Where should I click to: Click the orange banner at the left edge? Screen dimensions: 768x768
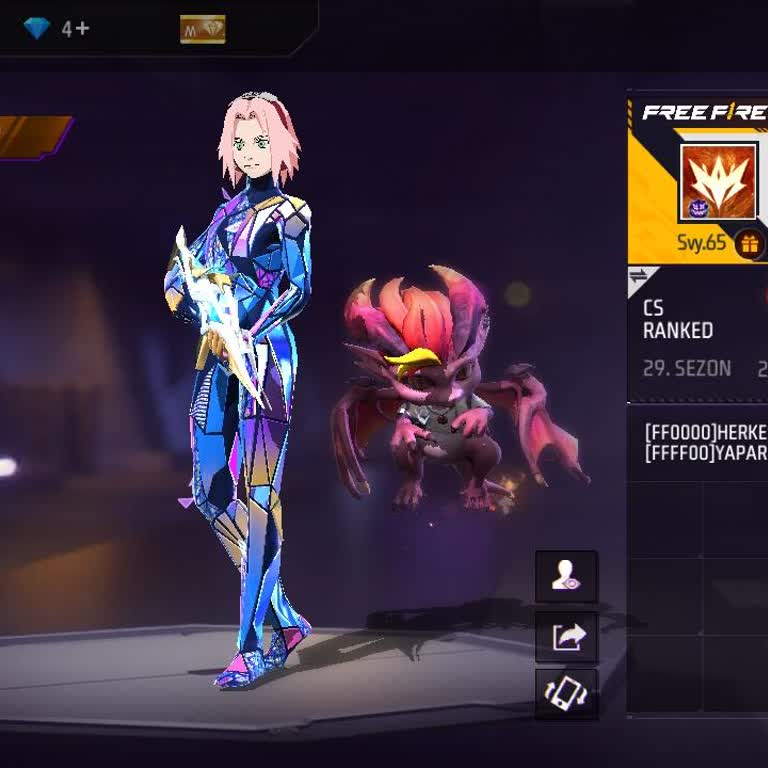36,137
